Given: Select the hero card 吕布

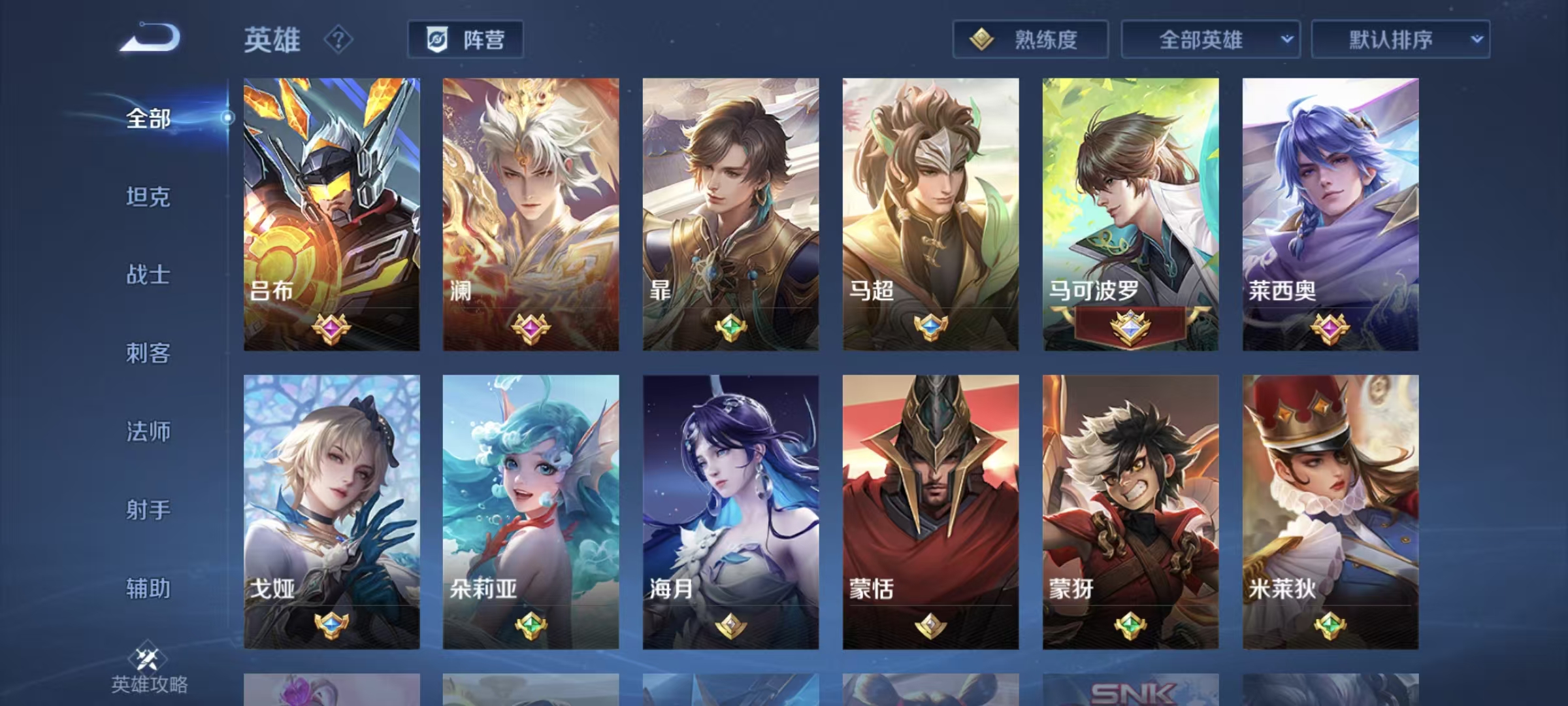Looking at the screenshot, I should 332,214.
